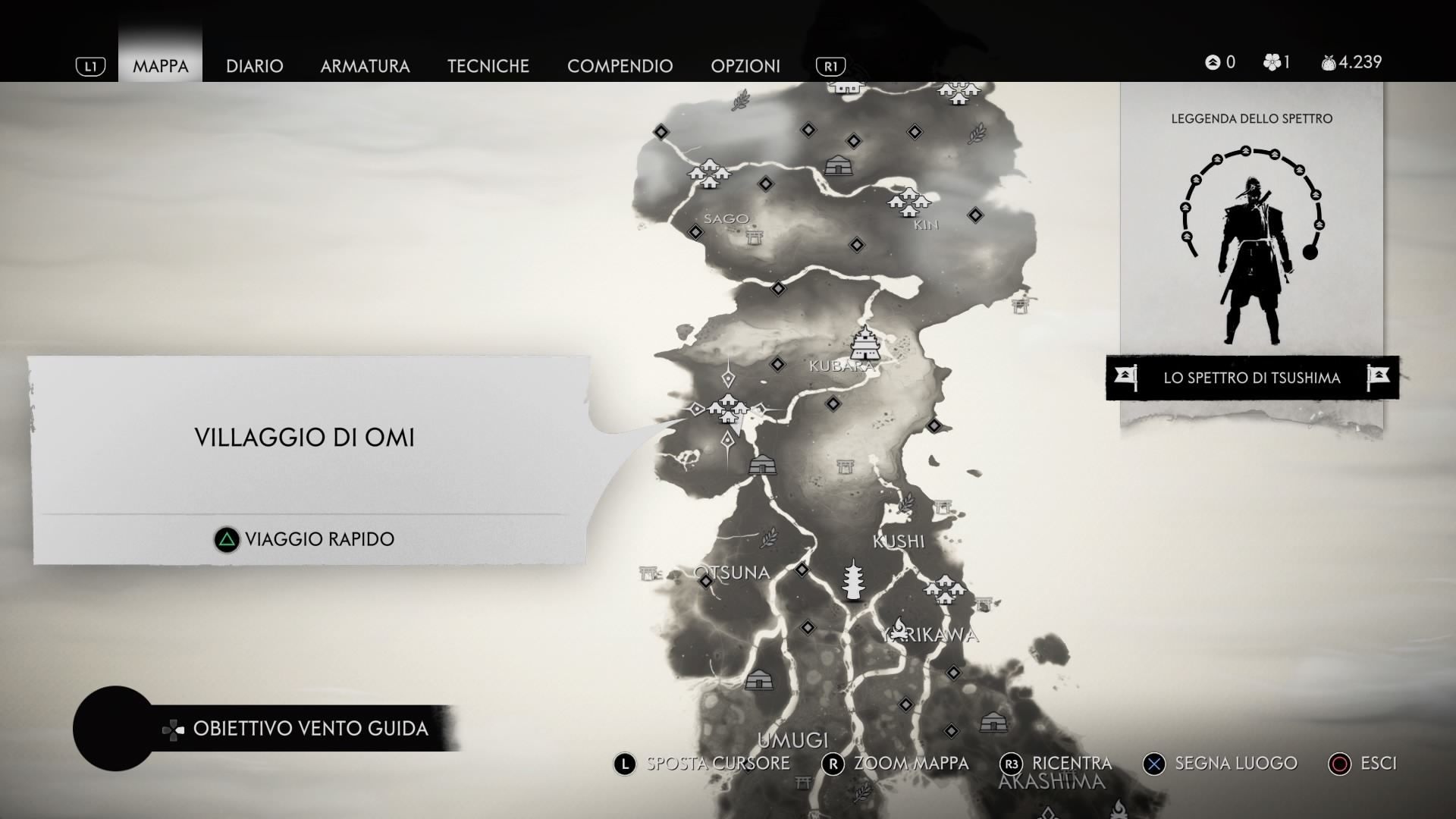Switch to the Diario tab
1456x819 pixels.
point(254,66)
